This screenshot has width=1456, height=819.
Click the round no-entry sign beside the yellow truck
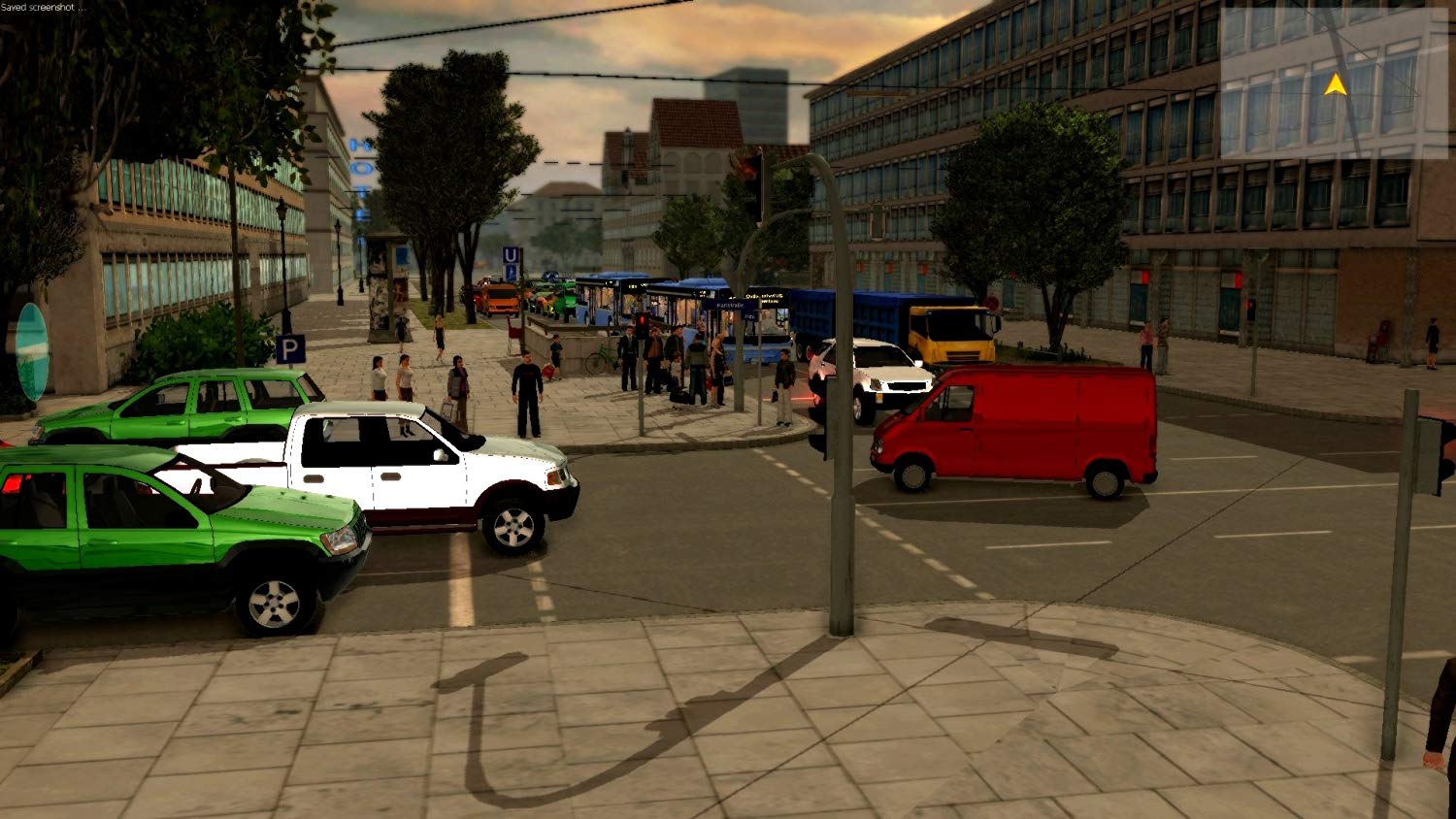click(992, 302)
